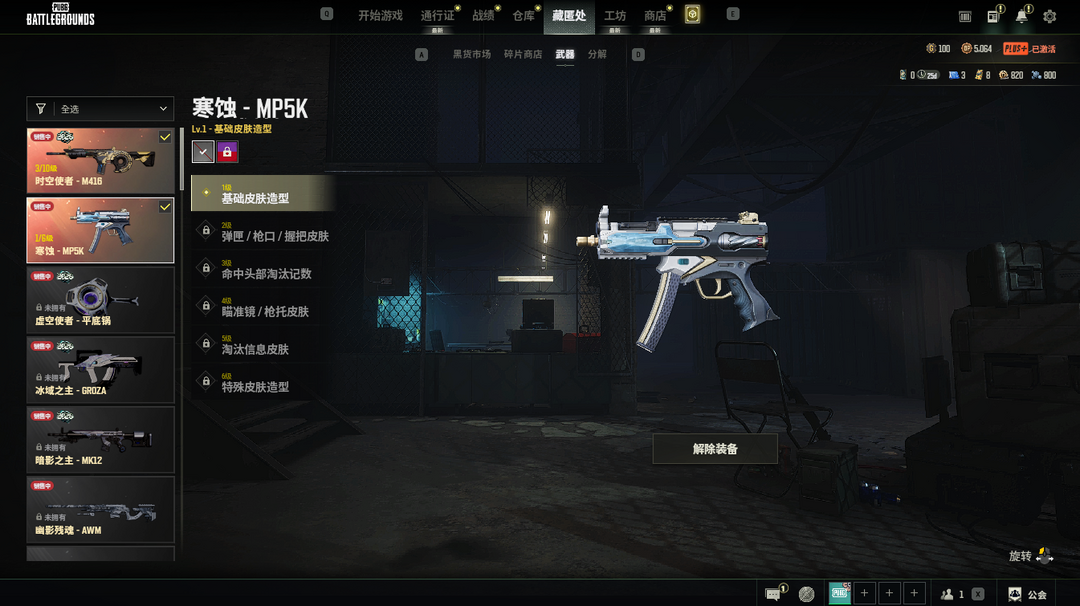Select the 碎片商店 sub-tab
The width and height of the screenshot is (1080, 606).
(x=523, y=54)
